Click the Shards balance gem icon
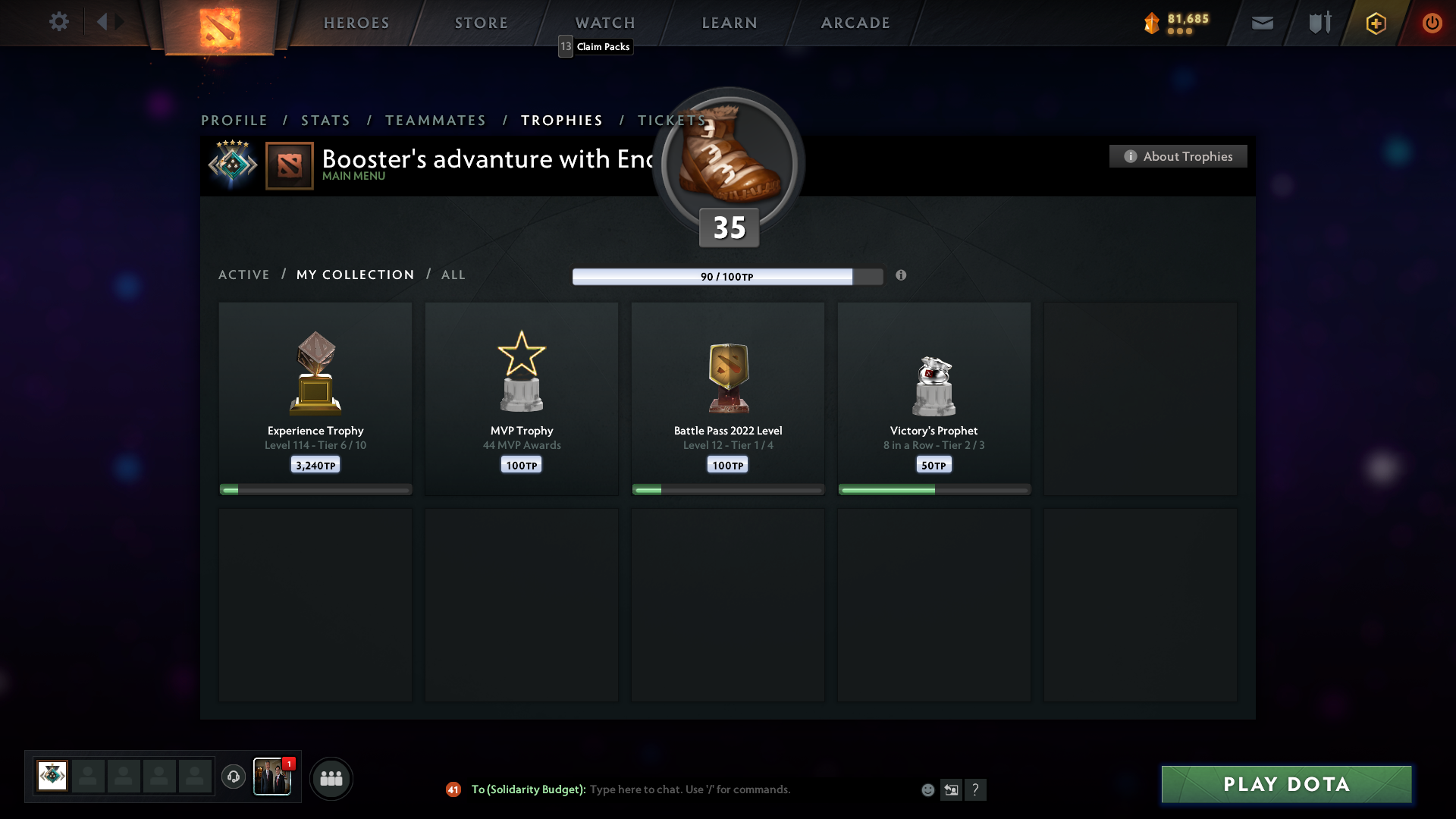1456x819 pixels. (1153, 23)
